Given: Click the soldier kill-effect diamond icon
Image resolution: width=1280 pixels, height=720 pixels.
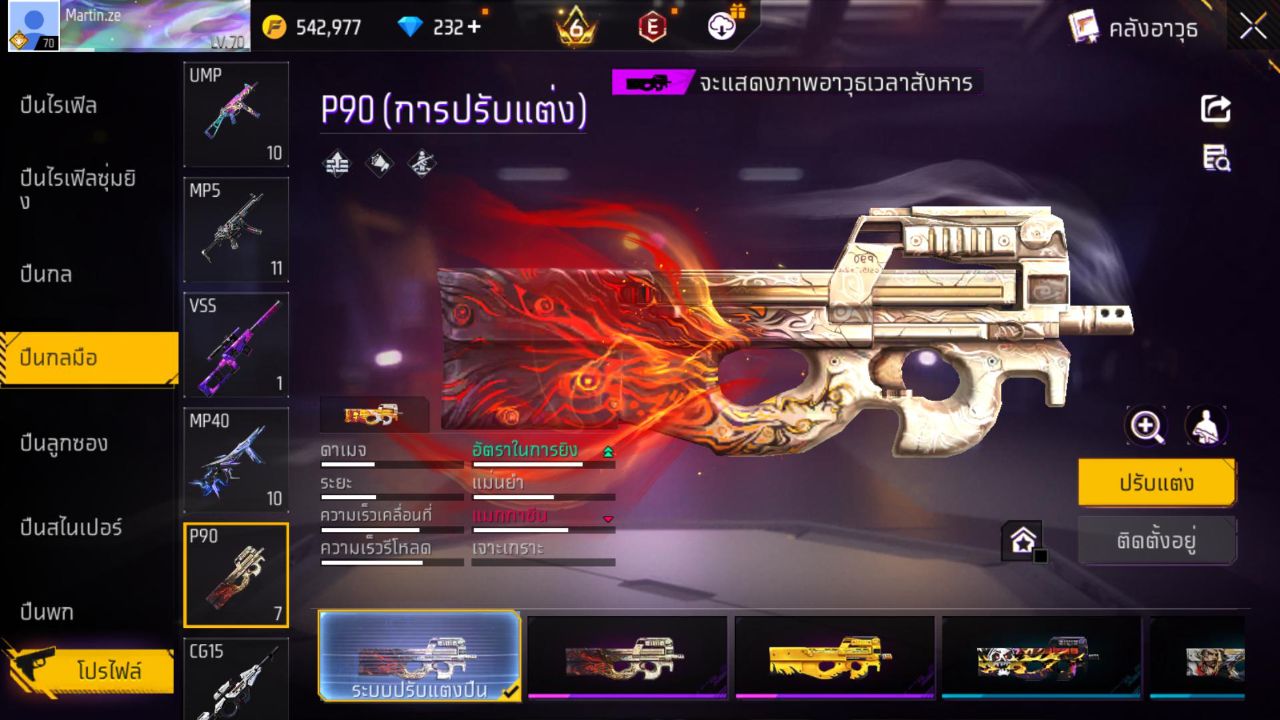Looking at the screenshot, I should point(421,163).
